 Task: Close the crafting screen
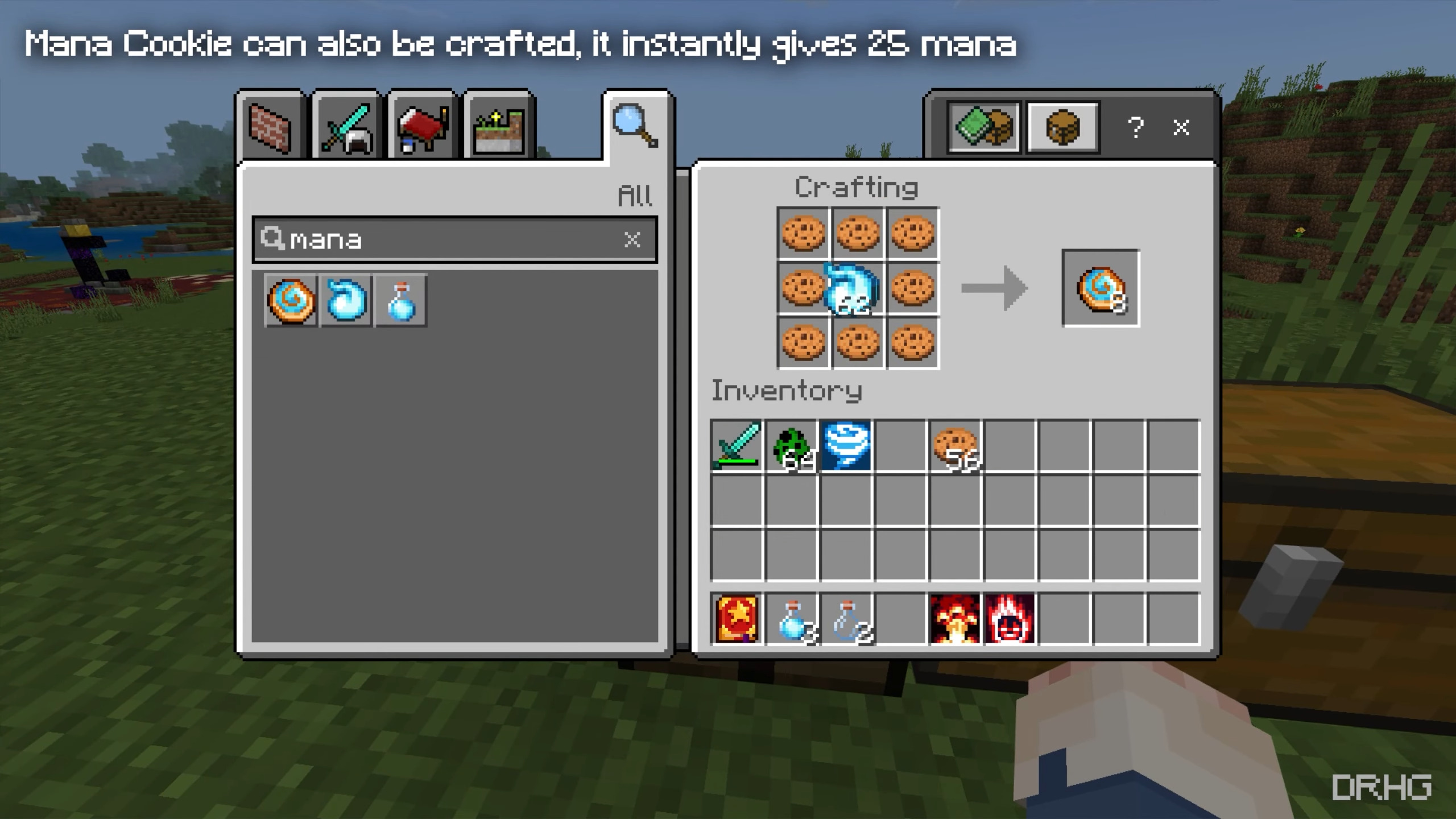(1181, 127)
